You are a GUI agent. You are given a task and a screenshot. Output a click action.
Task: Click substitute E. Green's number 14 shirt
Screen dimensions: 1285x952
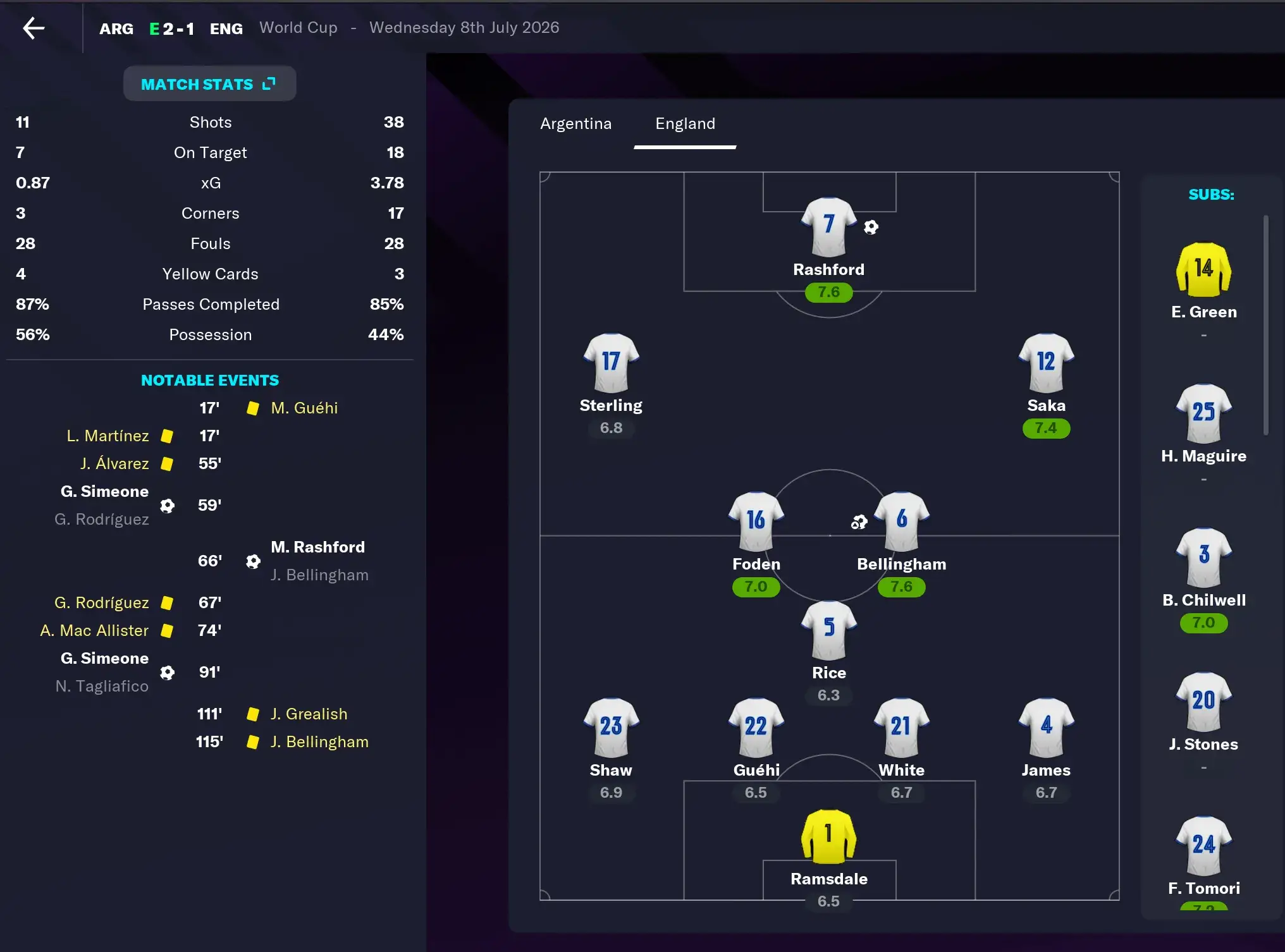(x=1203, y=271)
